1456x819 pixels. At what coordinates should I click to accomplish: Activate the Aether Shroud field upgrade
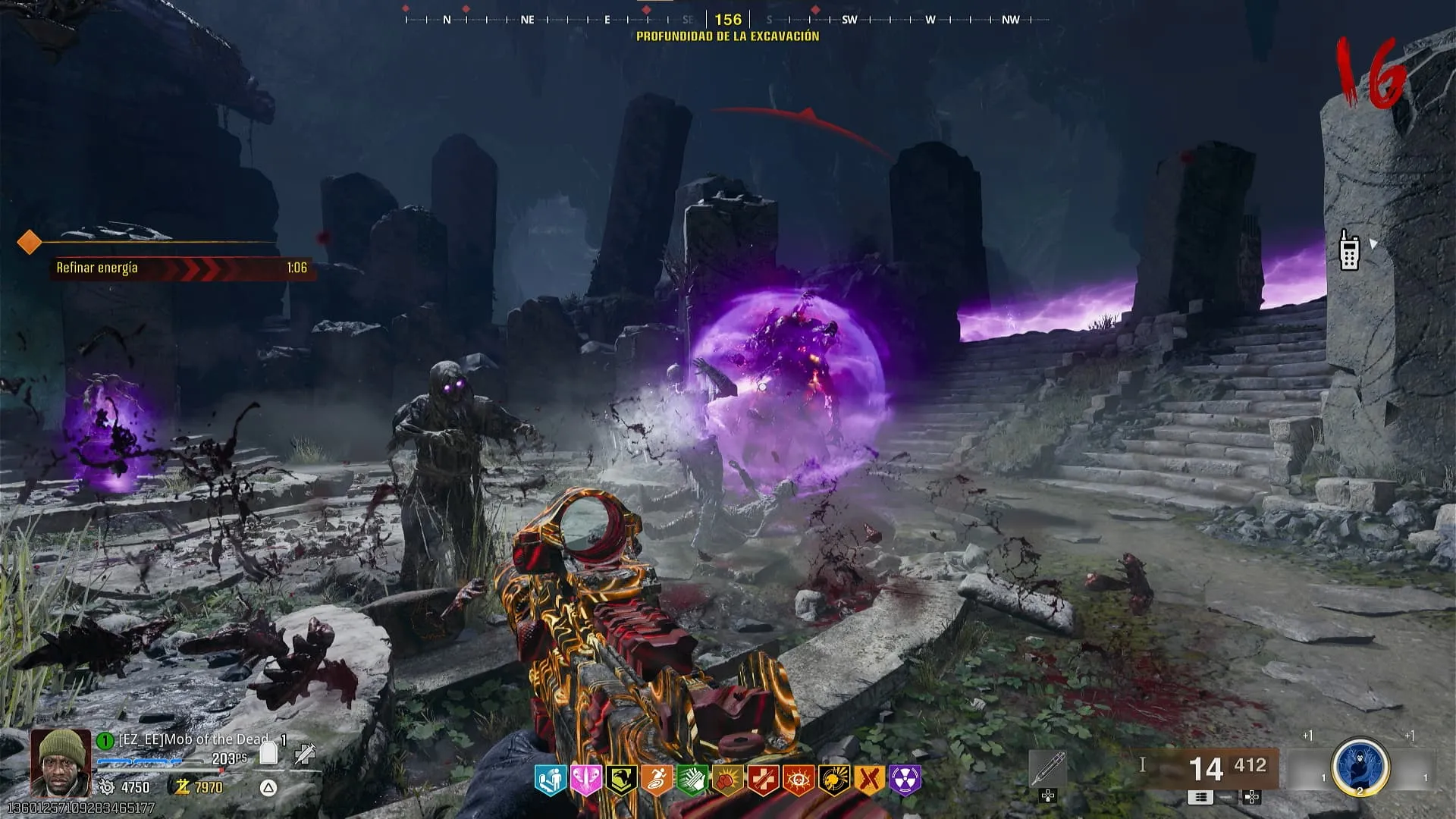click(1360, 767)
